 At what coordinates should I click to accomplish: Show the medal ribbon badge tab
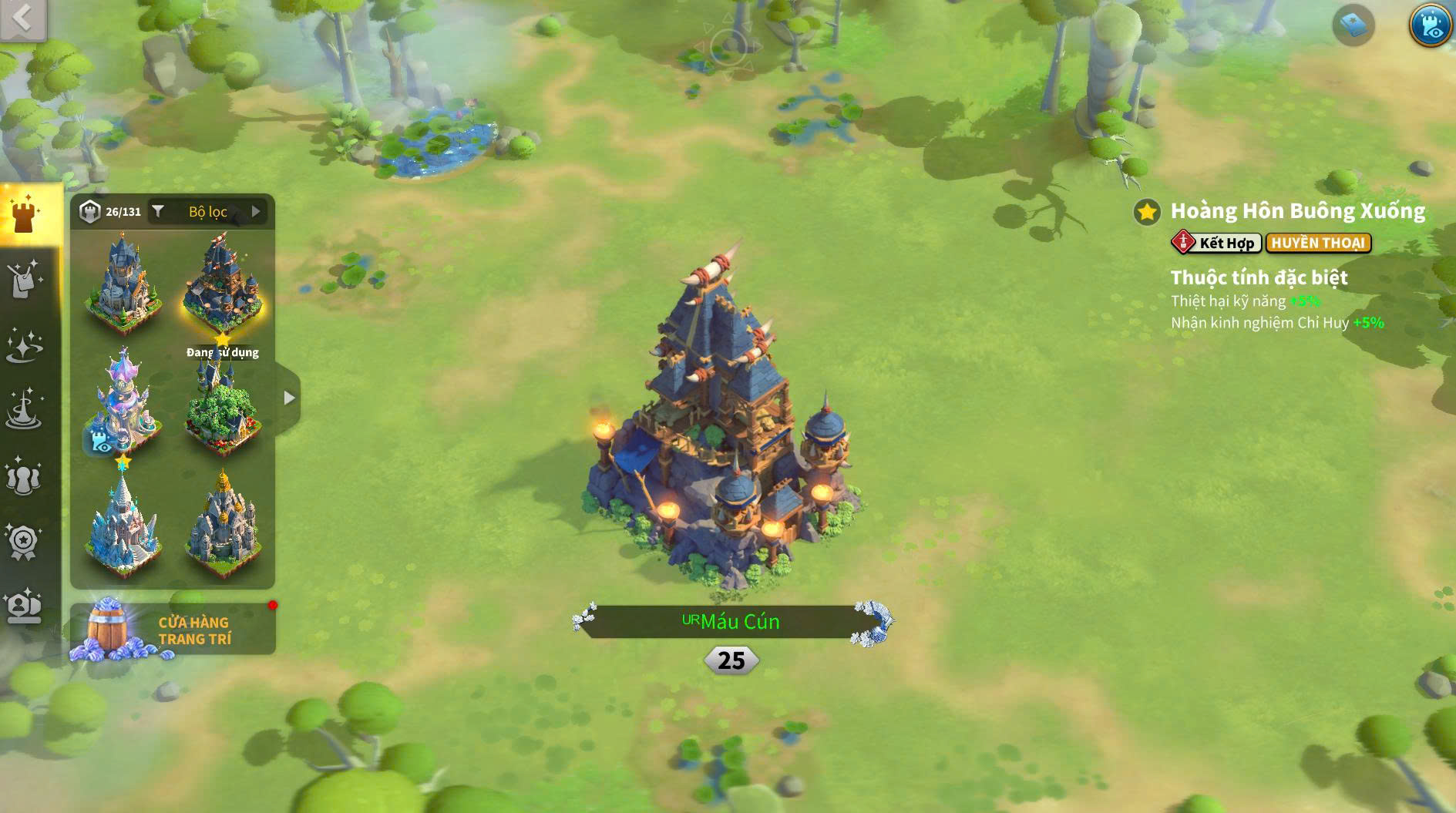point(25,542)
